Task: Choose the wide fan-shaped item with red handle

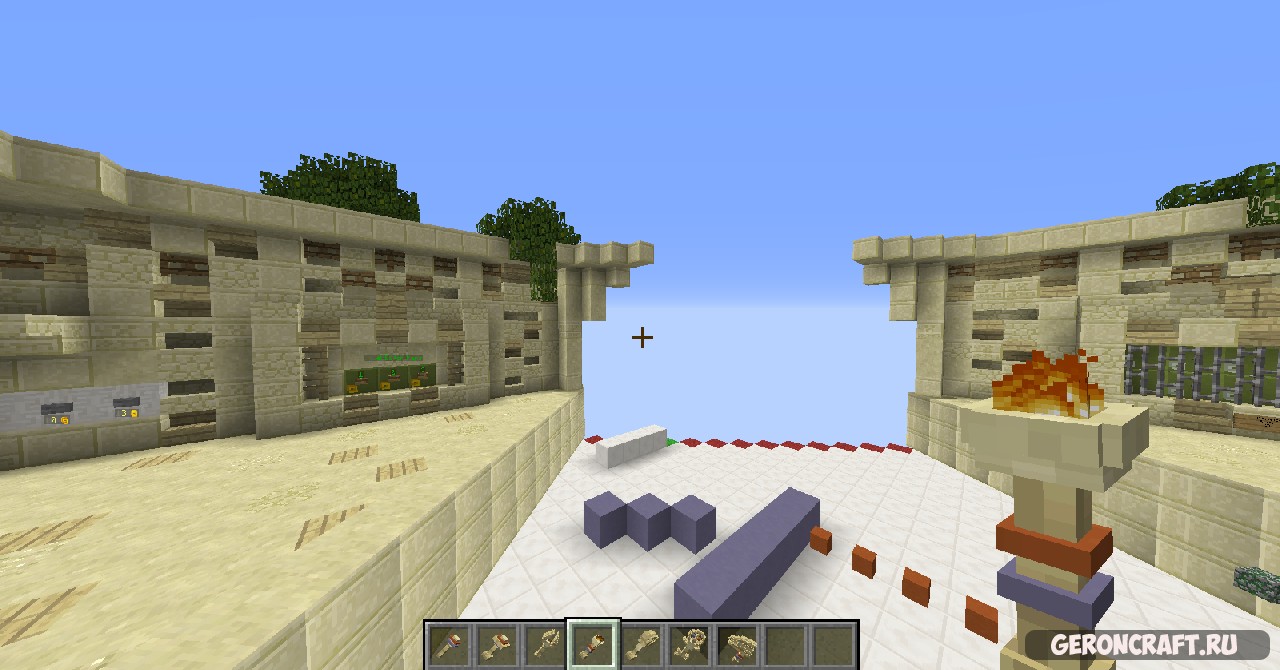Action: (739, 645)
